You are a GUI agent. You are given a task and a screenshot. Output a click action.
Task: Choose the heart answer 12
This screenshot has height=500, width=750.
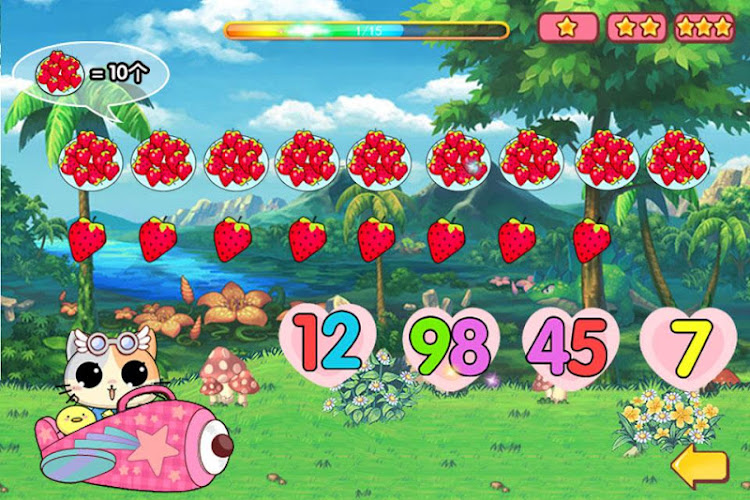[328, 343]
